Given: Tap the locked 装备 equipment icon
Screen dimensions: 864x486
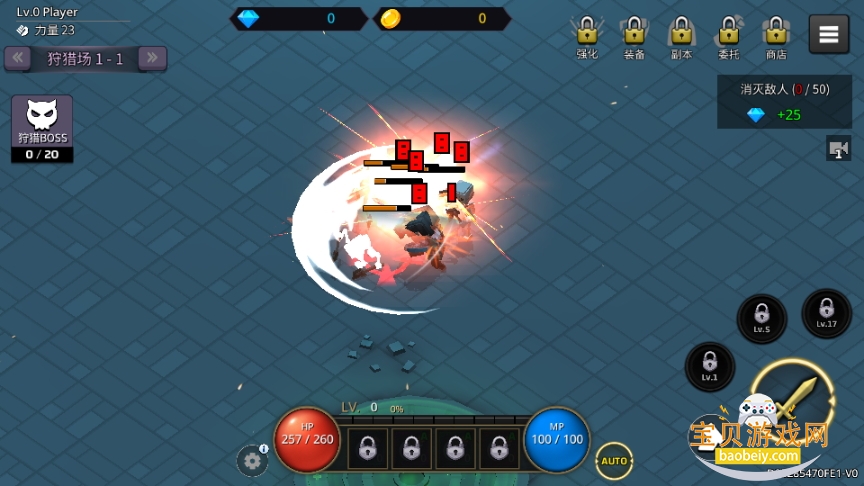Looking at the screenshot, I should [x=634, y=36].
